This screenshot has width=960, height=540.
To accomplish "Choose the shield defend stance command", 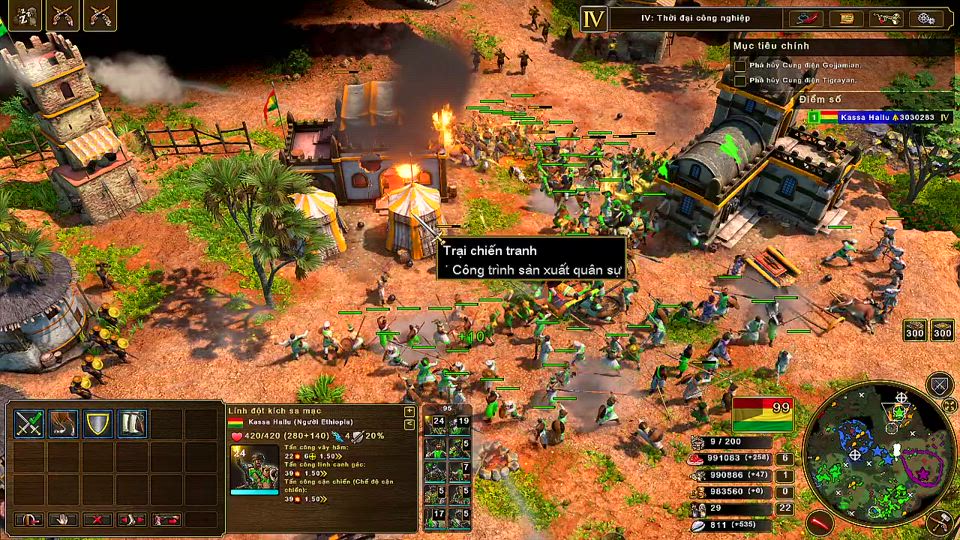I will tap(97, 423).
